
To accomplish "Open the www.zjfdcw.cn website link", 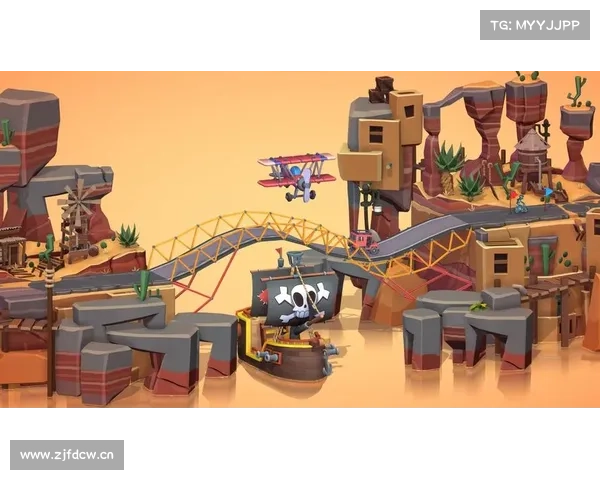I will click(x=68, y=455).
